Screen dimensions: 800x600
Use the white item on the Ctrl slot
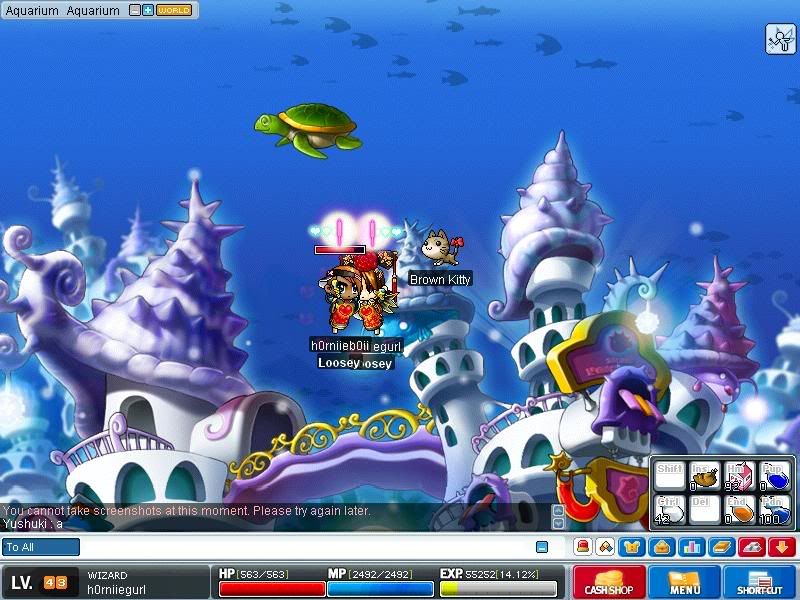coord(671,510)
